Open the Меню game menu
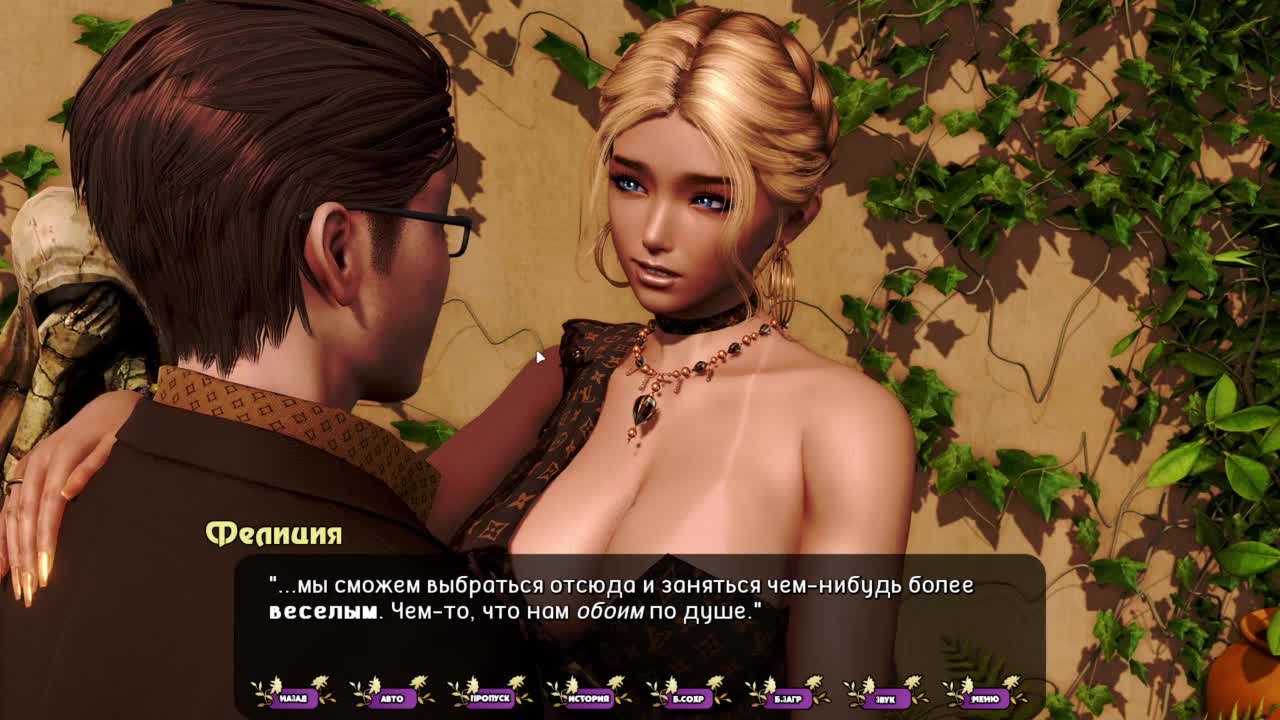Viewport: 1280px width, 720px height. (985, 697)
